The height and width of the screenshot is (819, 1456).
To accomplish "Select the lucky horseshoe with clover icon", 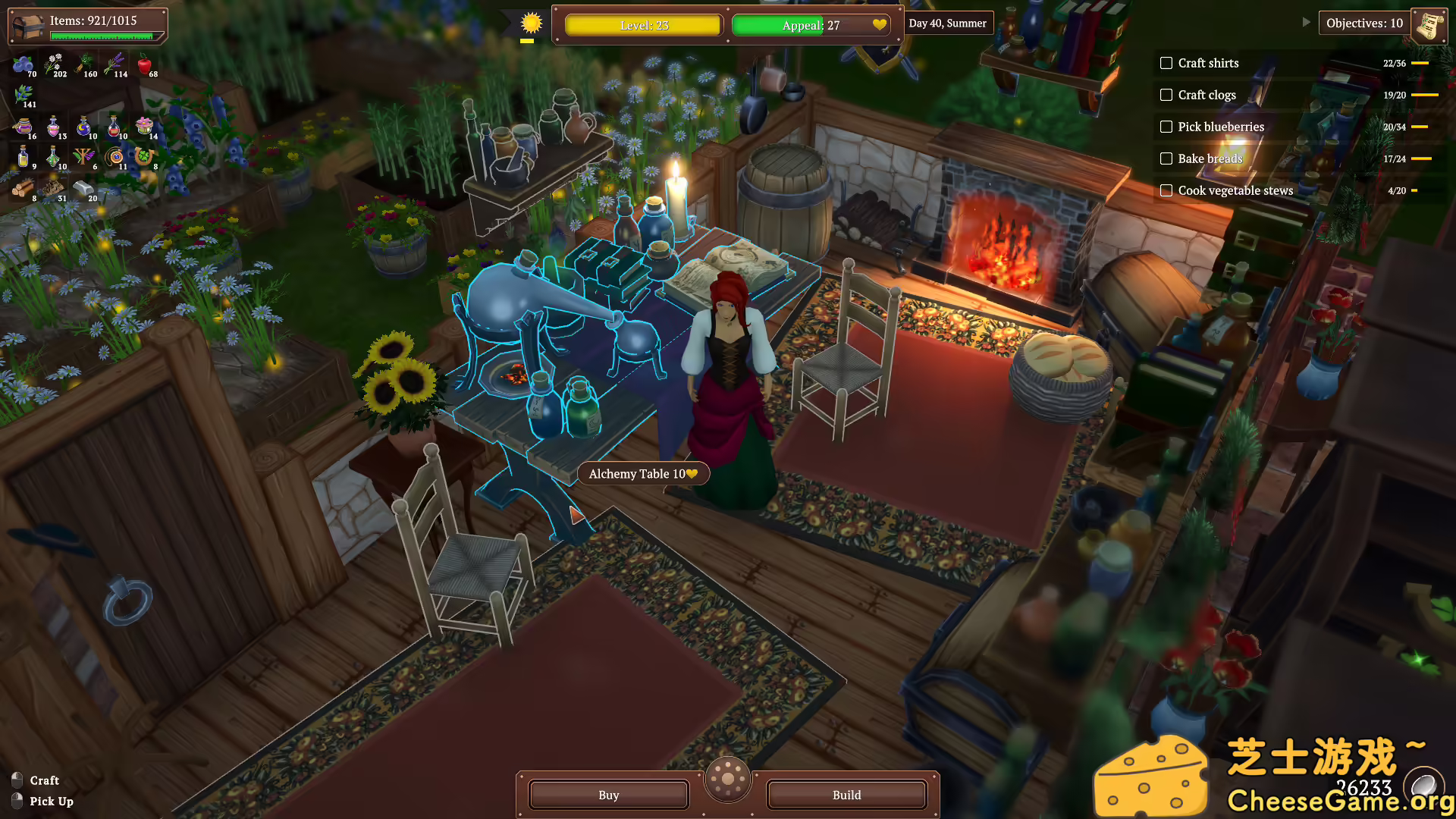I will (143, 157).
